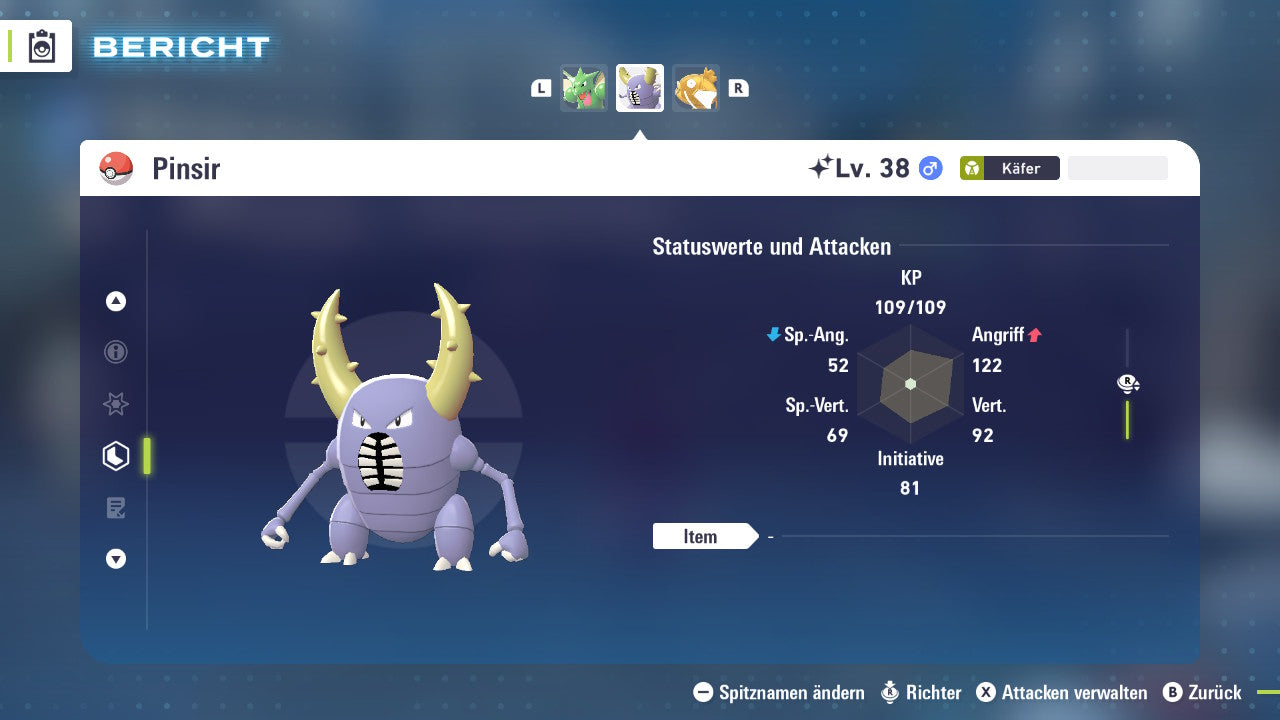
Task: Switch to the Scyther summary tab
Action: tap(584, 87)
